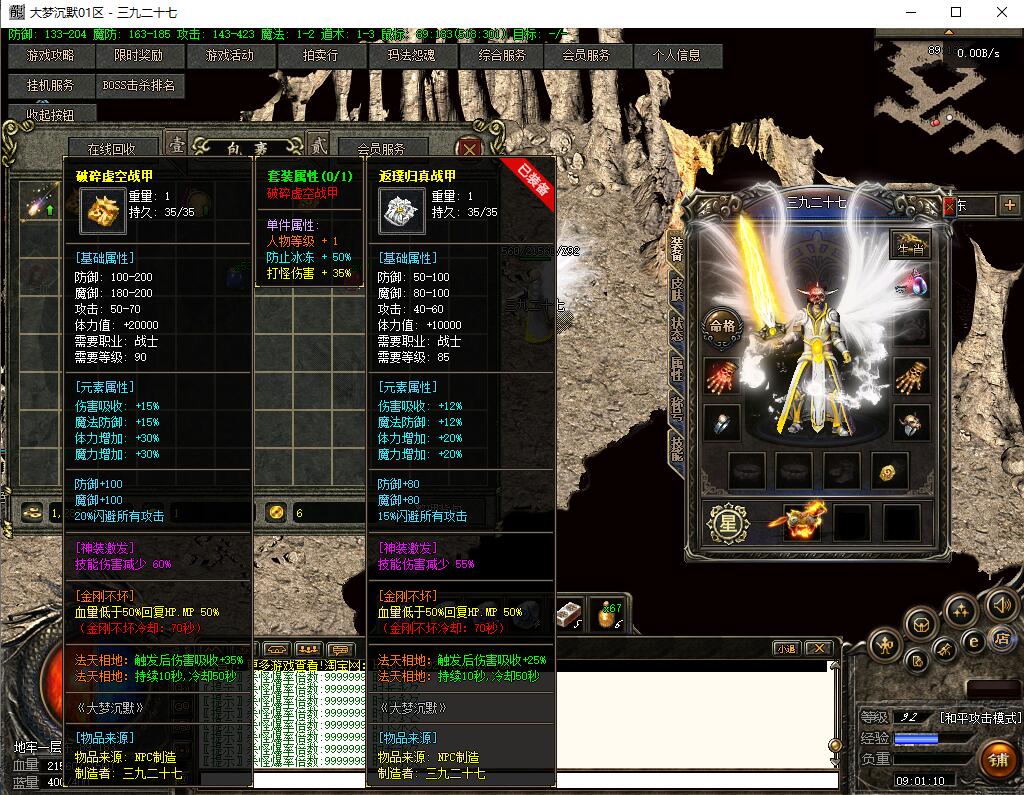Click the 限时奖励 button
This screenshot has width=1024, height=795.
pos(138,56)
